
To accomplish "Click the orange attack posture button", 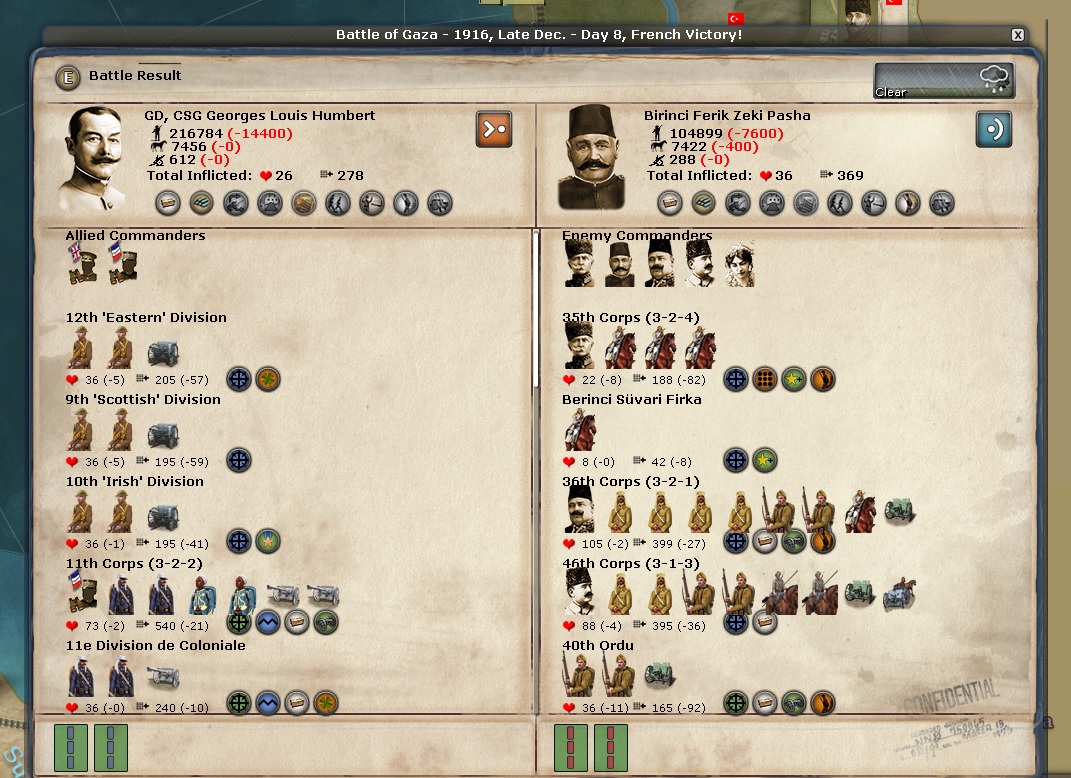I will [x=494, y=129].
